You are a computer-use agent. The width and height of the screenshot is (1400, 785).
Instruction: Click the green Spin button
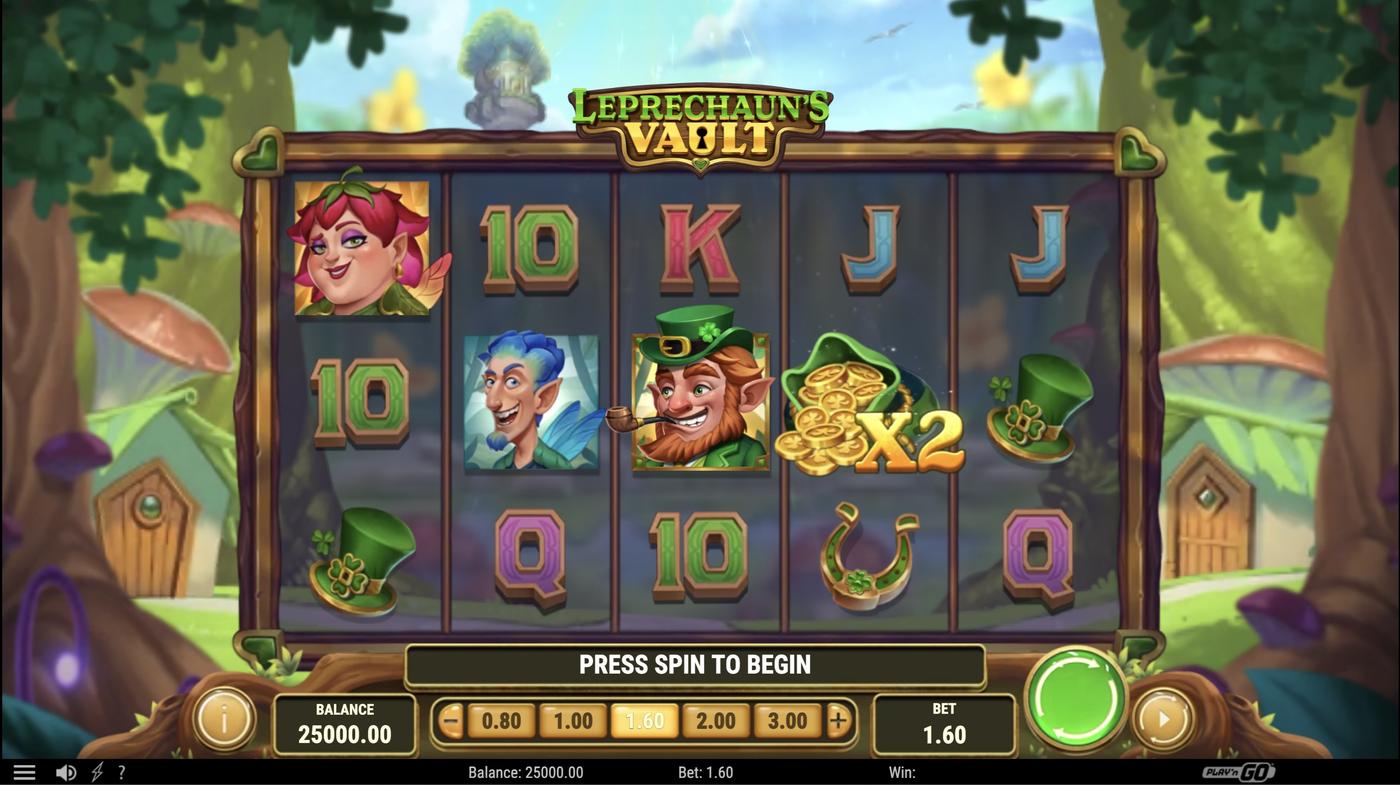(x=1075, y=698)
